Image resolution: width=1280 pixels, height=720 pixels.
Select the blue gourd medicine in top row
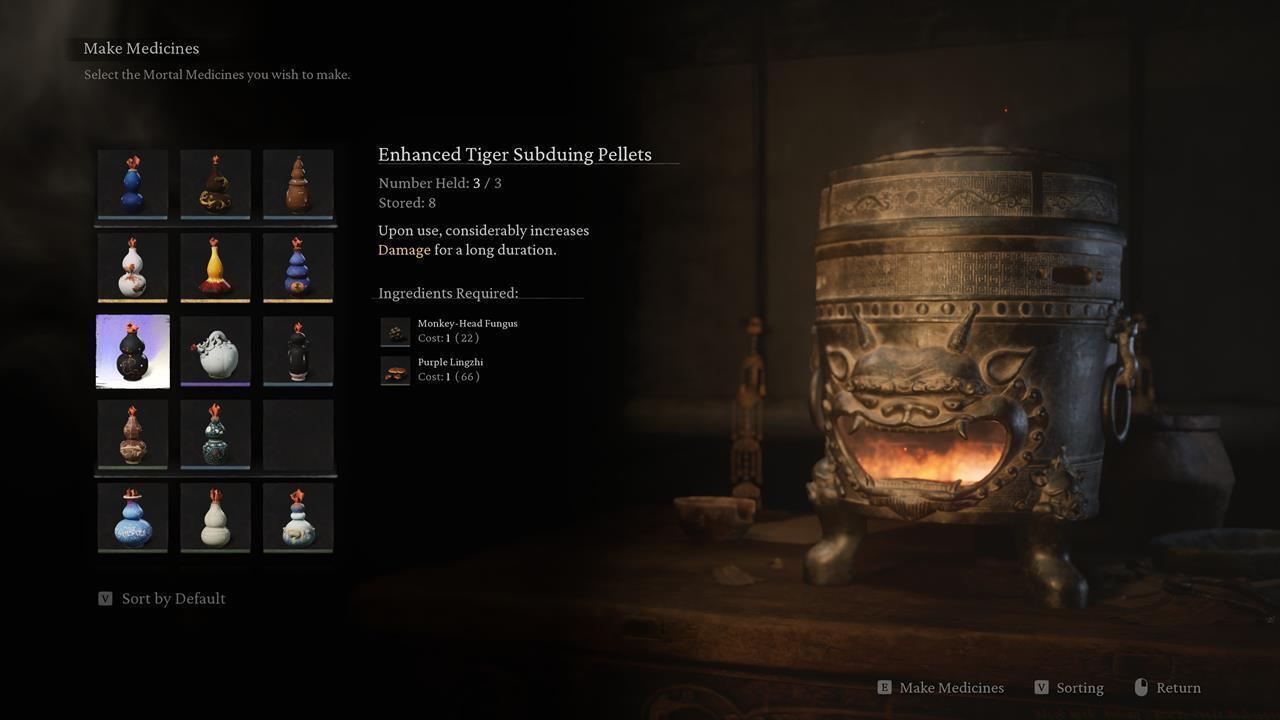click(x=133, y=185)
